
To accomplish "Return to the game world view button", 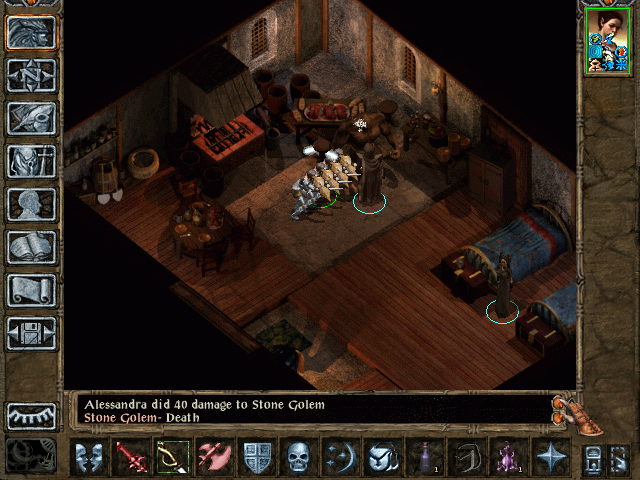I will [x=31, y=33].
